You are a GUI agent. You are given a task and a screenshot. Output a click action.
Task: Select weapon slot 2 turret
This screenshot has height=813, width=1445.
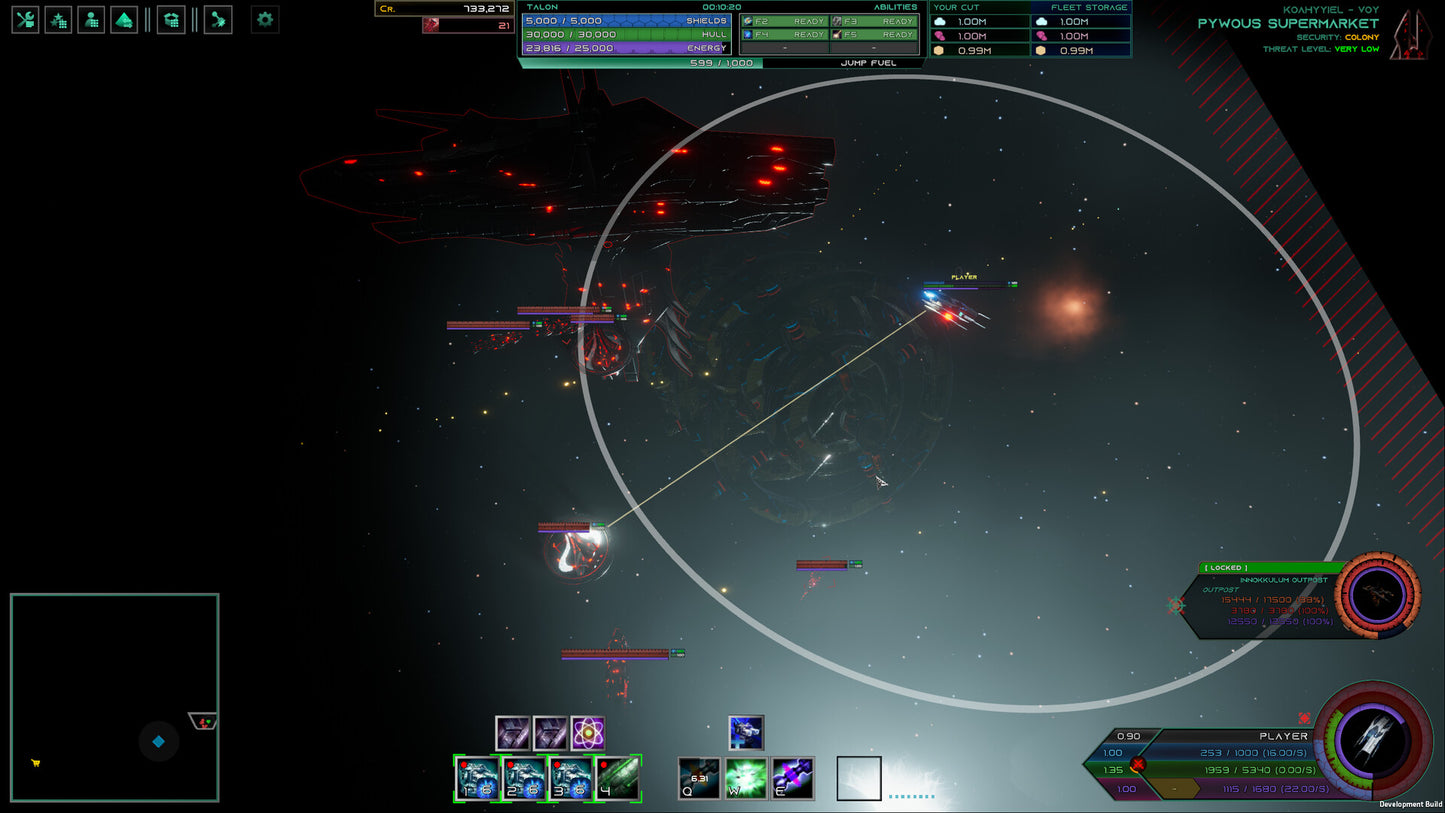(x=524, y=778)
